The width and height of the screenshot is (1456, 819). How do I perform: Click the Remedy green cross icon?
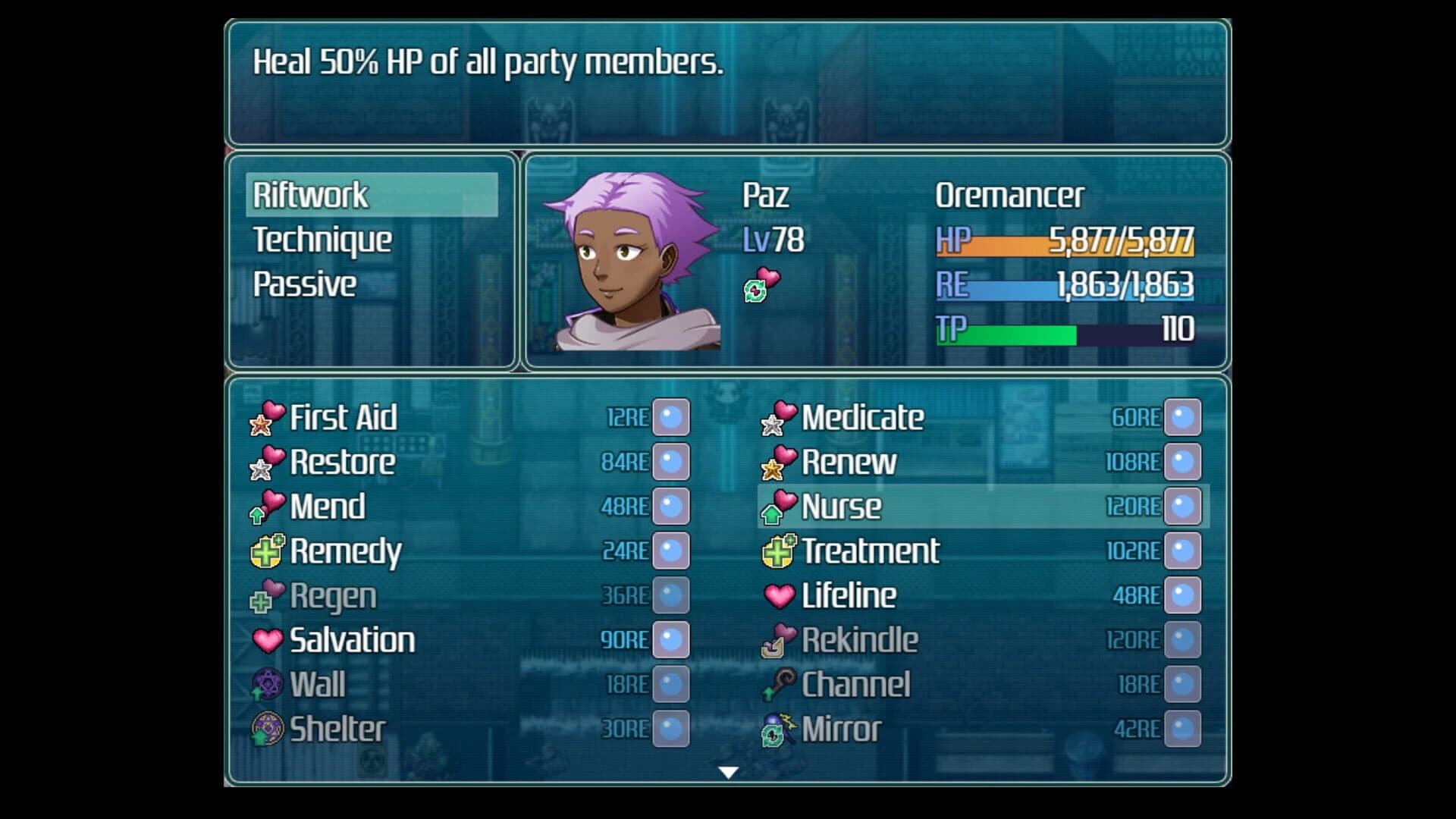(x=265, y=551)
